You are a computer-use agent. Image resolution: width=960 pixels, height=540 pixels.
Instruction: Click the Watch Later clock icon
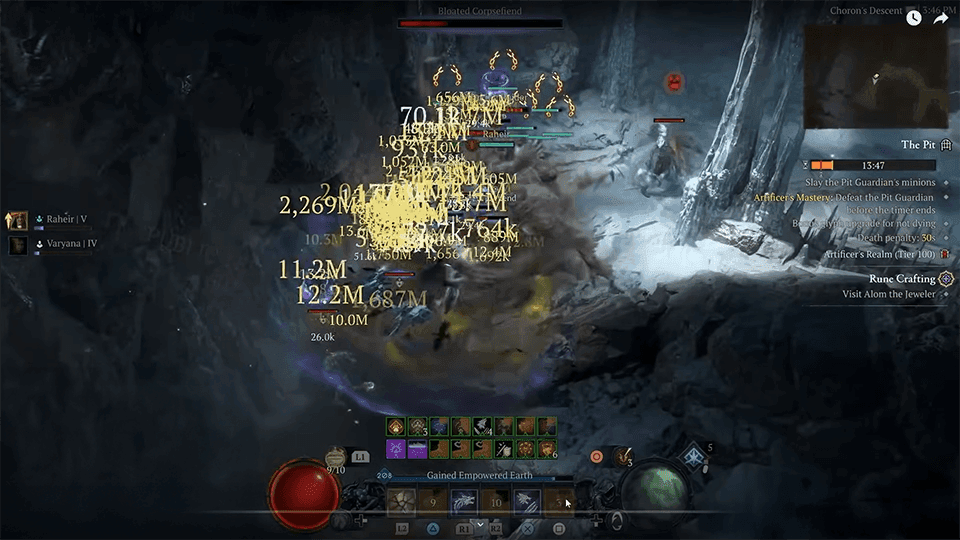coord(913,17)
